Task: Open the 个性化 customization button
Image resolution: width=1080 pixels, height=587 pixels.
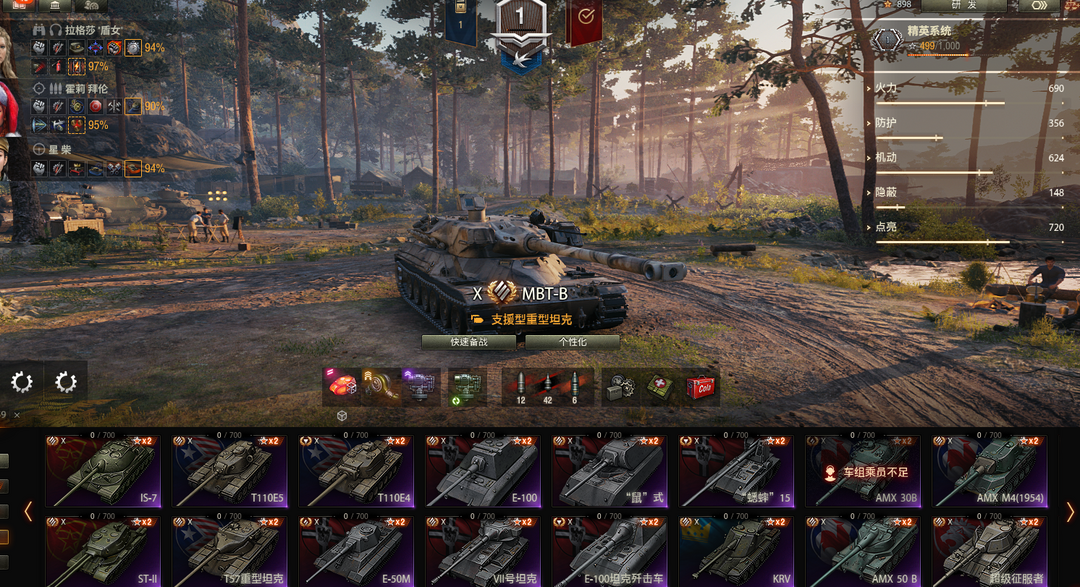Action: tap(572, 341)
